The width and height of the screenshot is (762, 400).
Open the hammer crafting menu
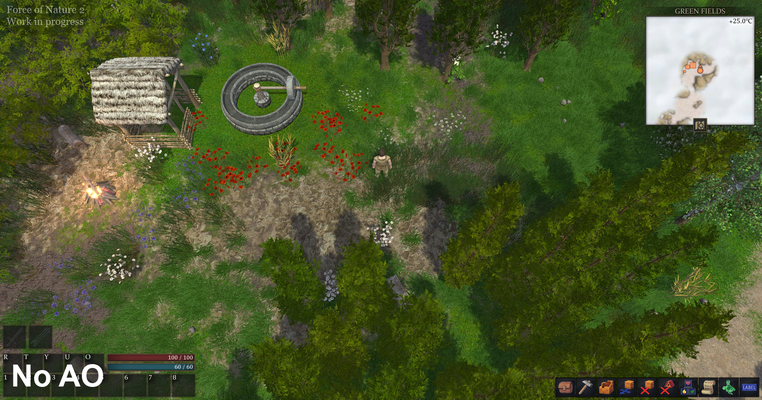coord(585,387)
